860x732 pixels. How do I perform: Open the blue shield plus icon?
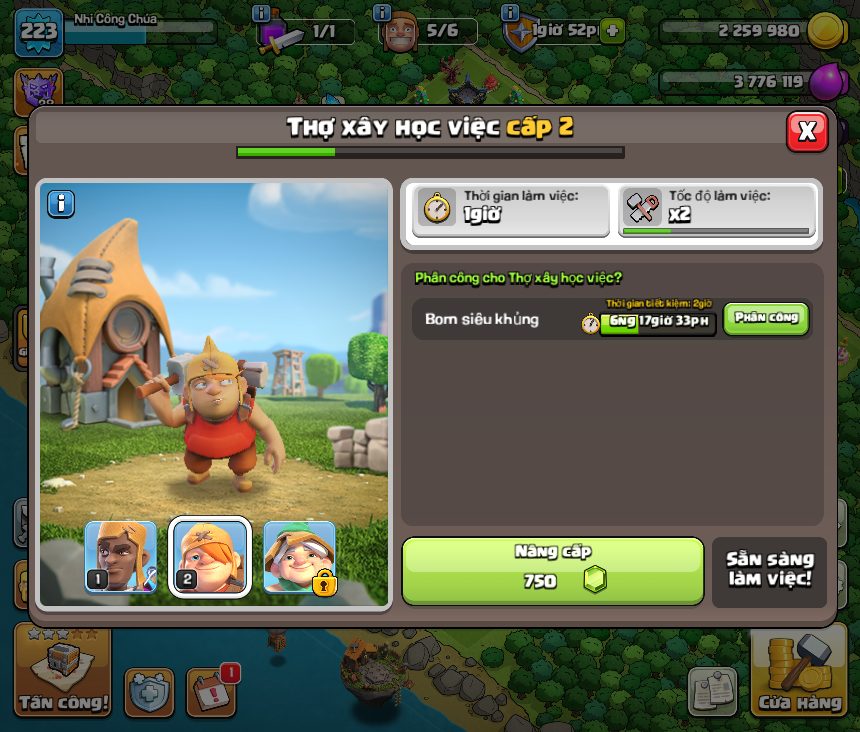(x=150, y=691)
